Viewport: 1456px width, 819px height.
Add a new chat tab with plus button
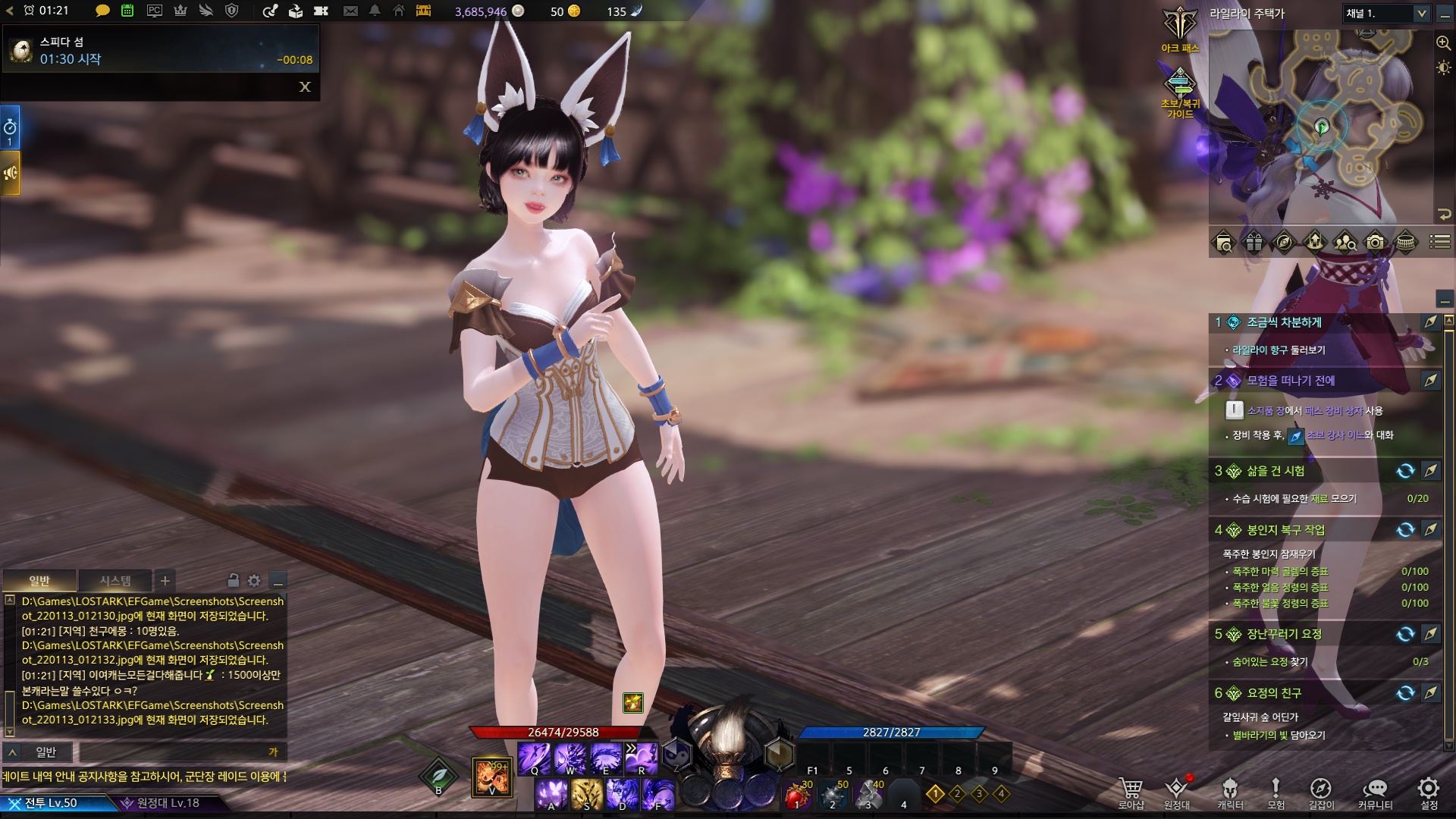(x=165, y=581)
